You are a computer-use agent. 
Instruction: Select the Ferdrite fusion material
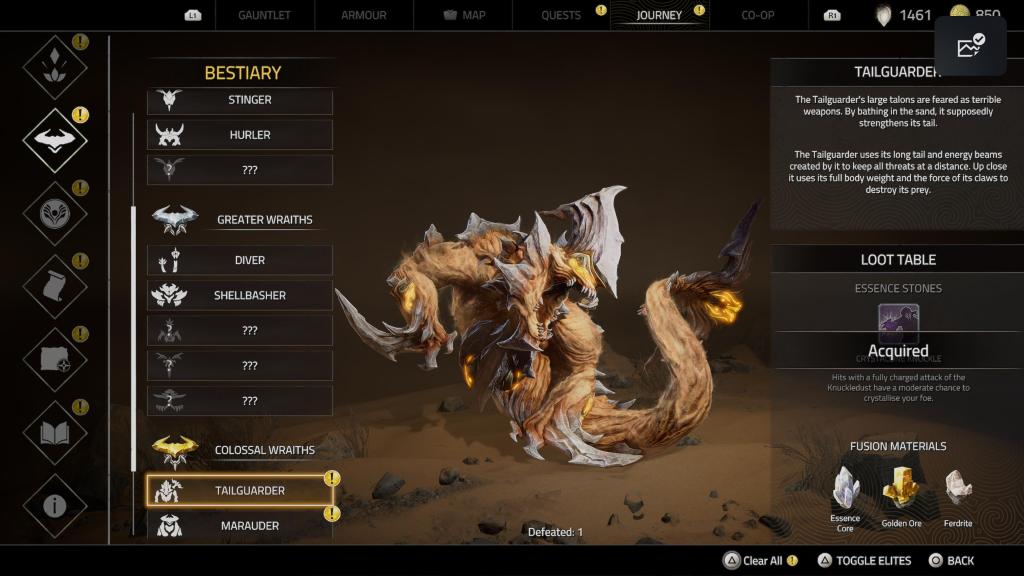[958, 488]
